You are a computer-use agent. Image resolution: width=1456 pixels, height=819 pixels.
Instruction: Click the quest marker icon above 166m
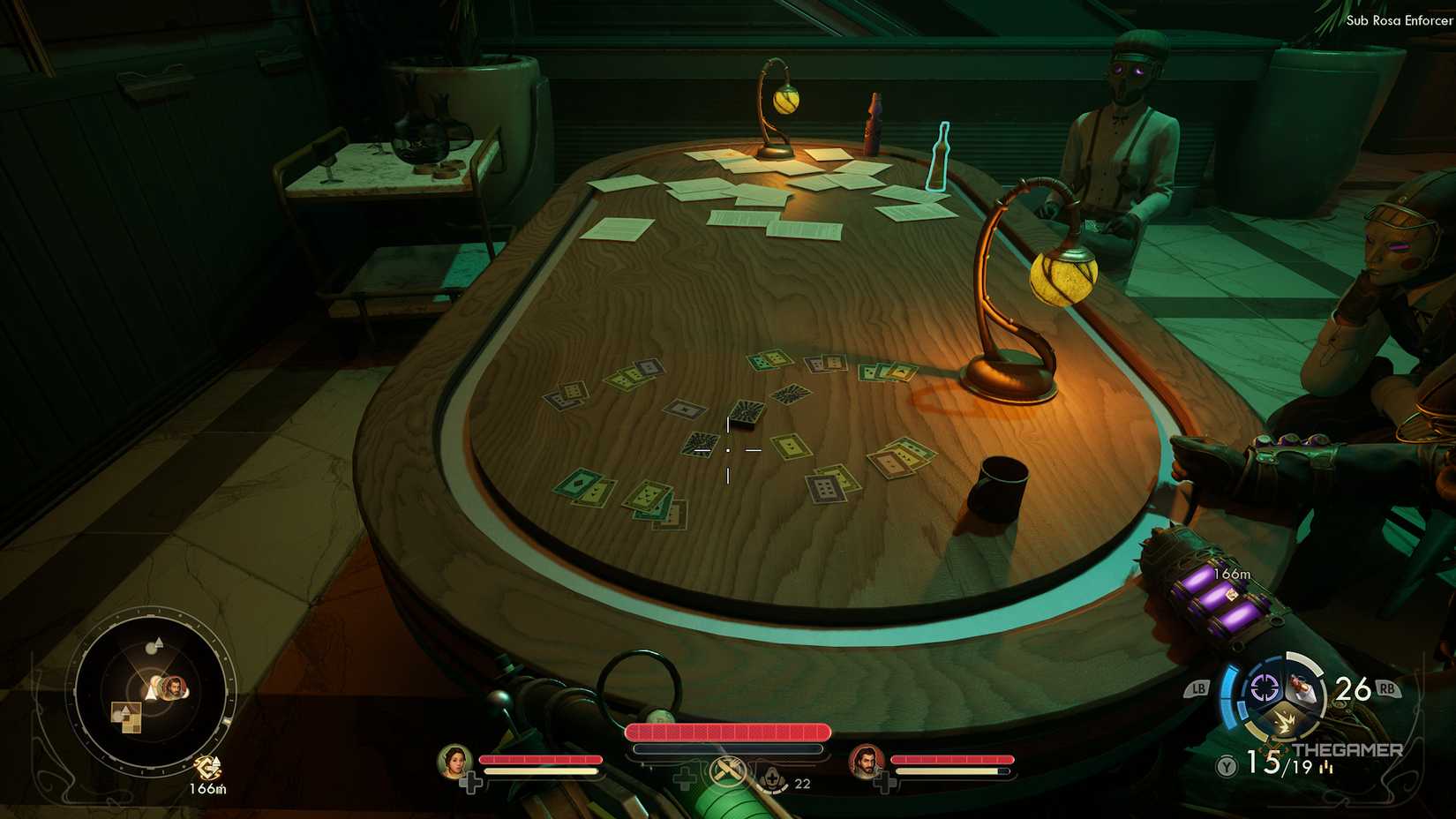coord(206,766)
